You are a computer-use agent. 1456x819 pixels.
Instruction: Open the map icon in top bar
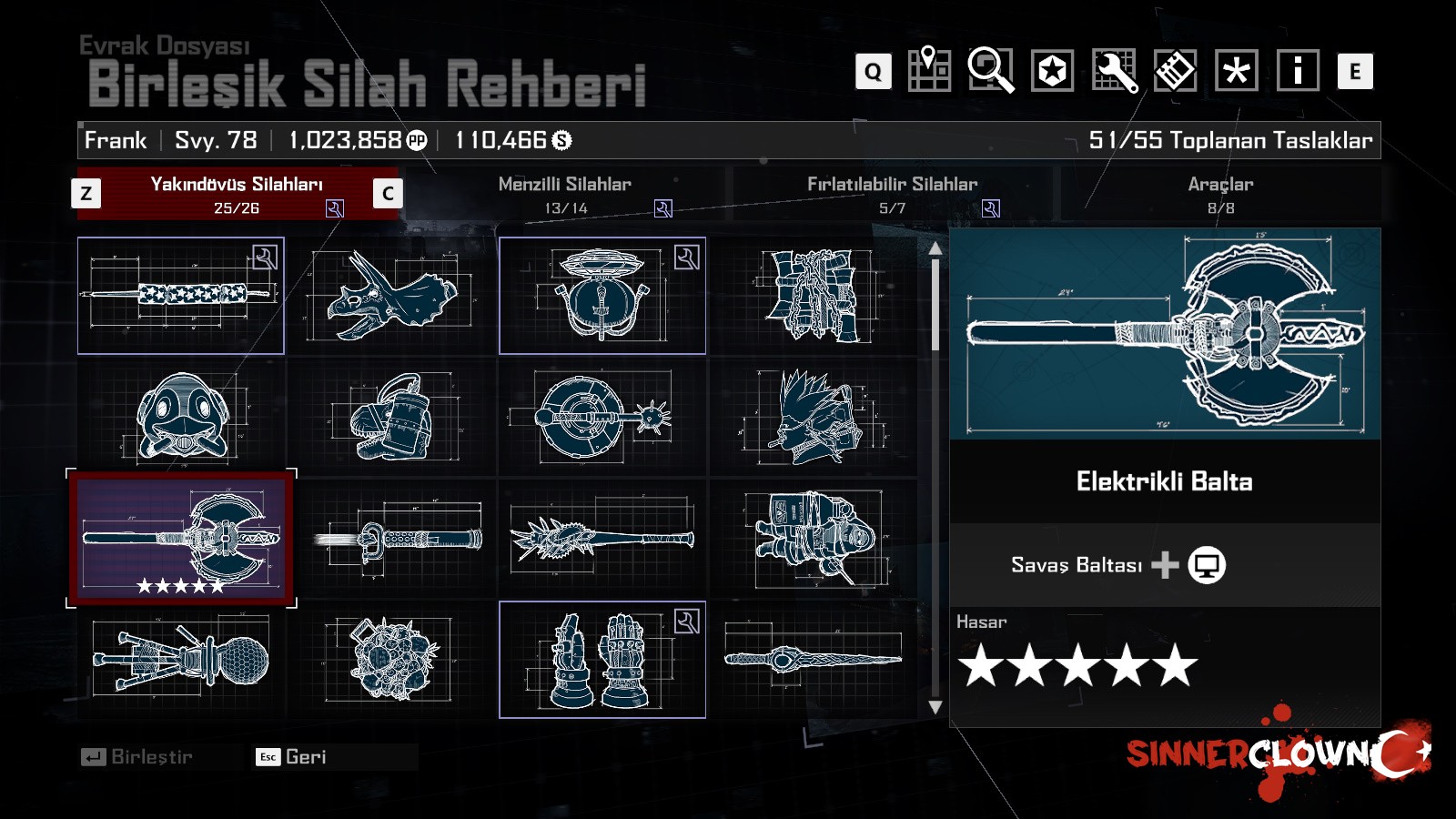[x=929, y=70]
